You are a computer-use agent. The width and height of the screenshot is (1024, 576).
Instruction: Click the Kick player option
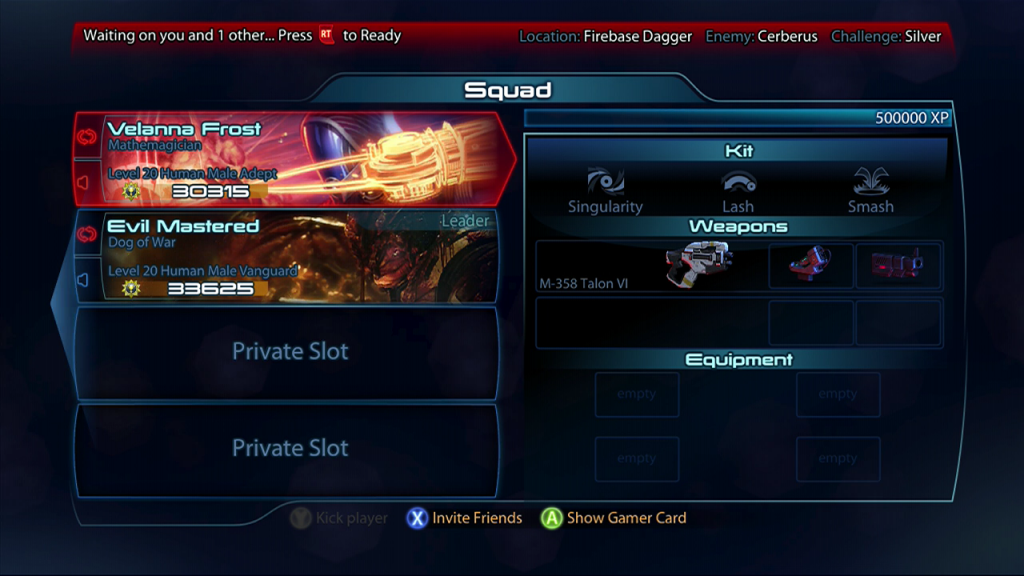click(340, 518)
